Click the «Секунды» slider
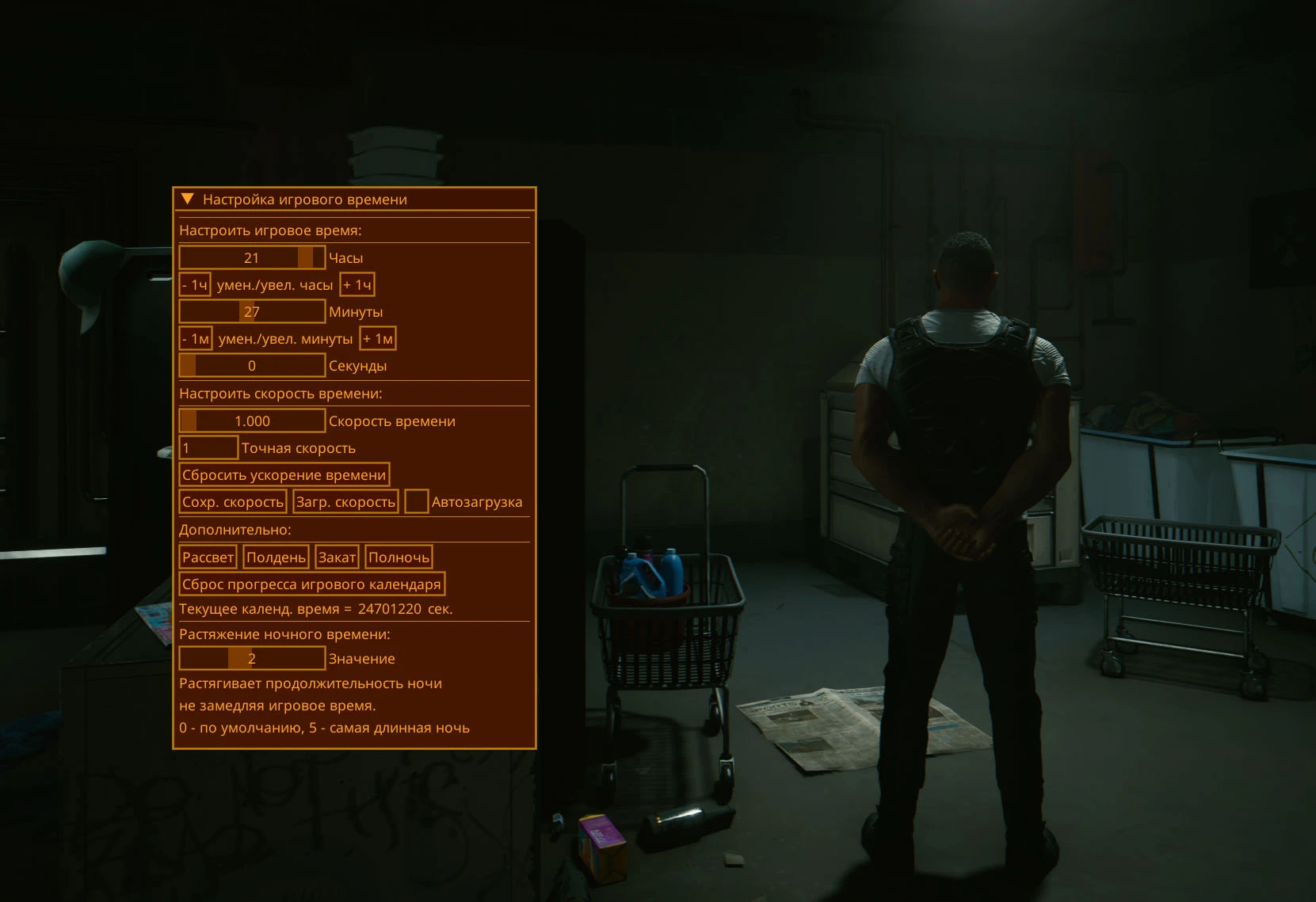 tap(251, 365)
